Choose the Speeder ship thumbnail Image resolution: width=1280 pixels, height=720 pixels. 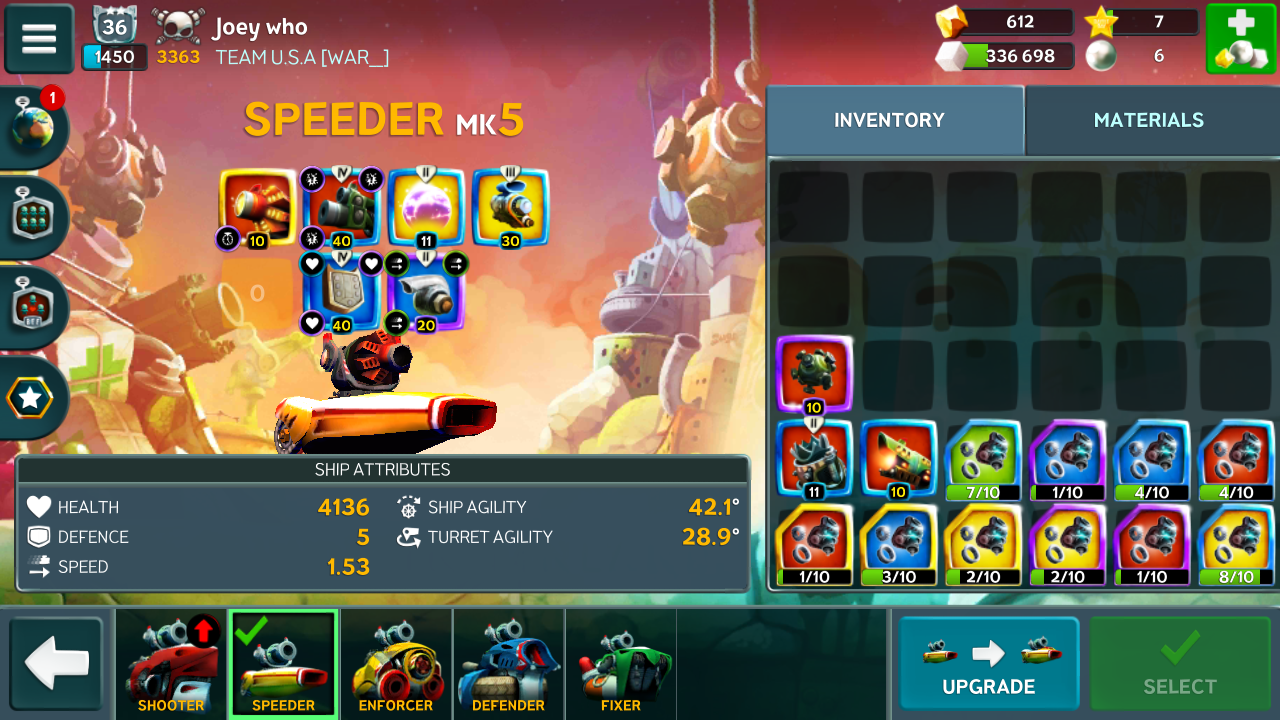pyautogui.click(x=283, y=663)
